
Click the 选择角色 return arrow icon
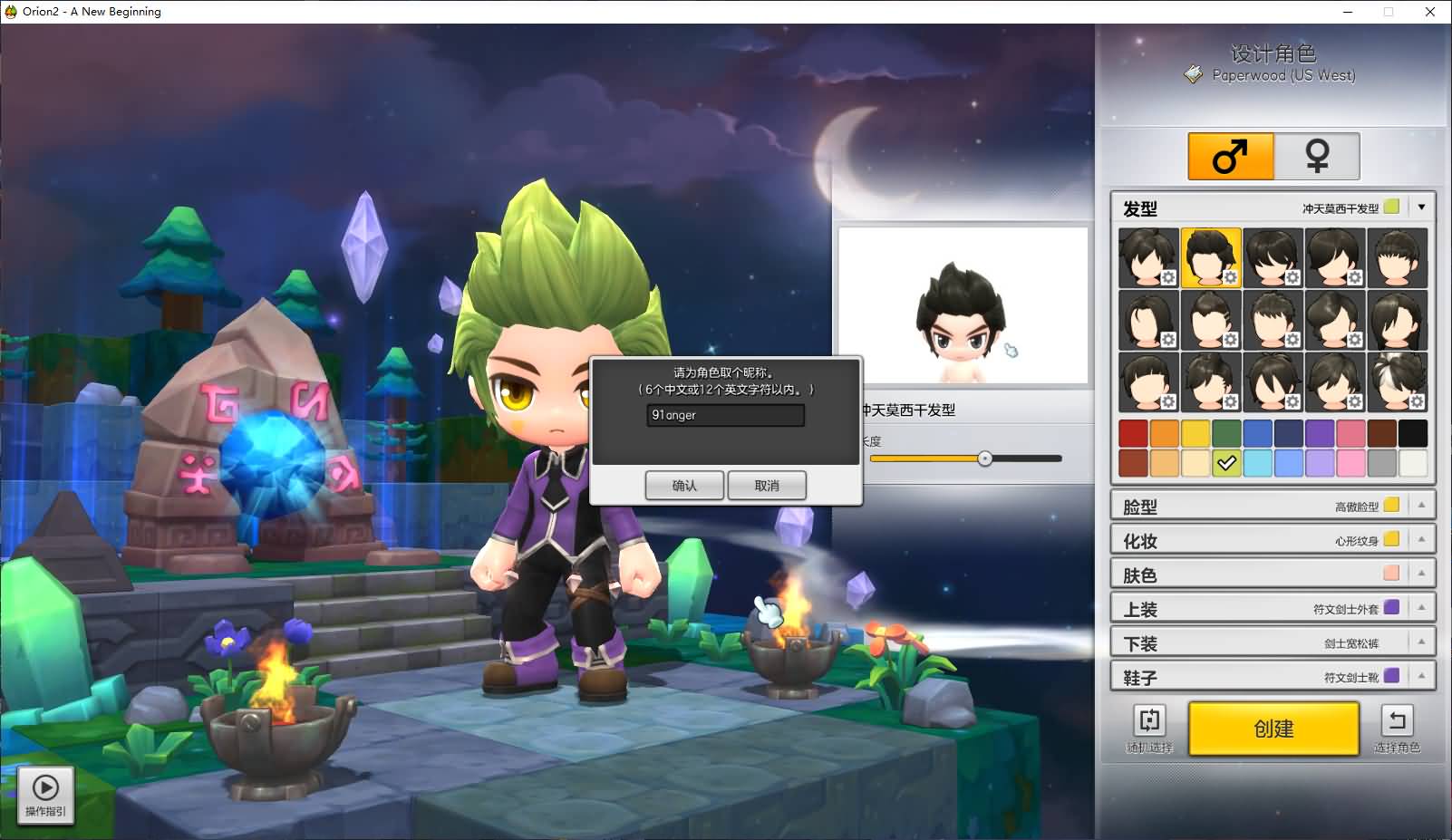1397,721
